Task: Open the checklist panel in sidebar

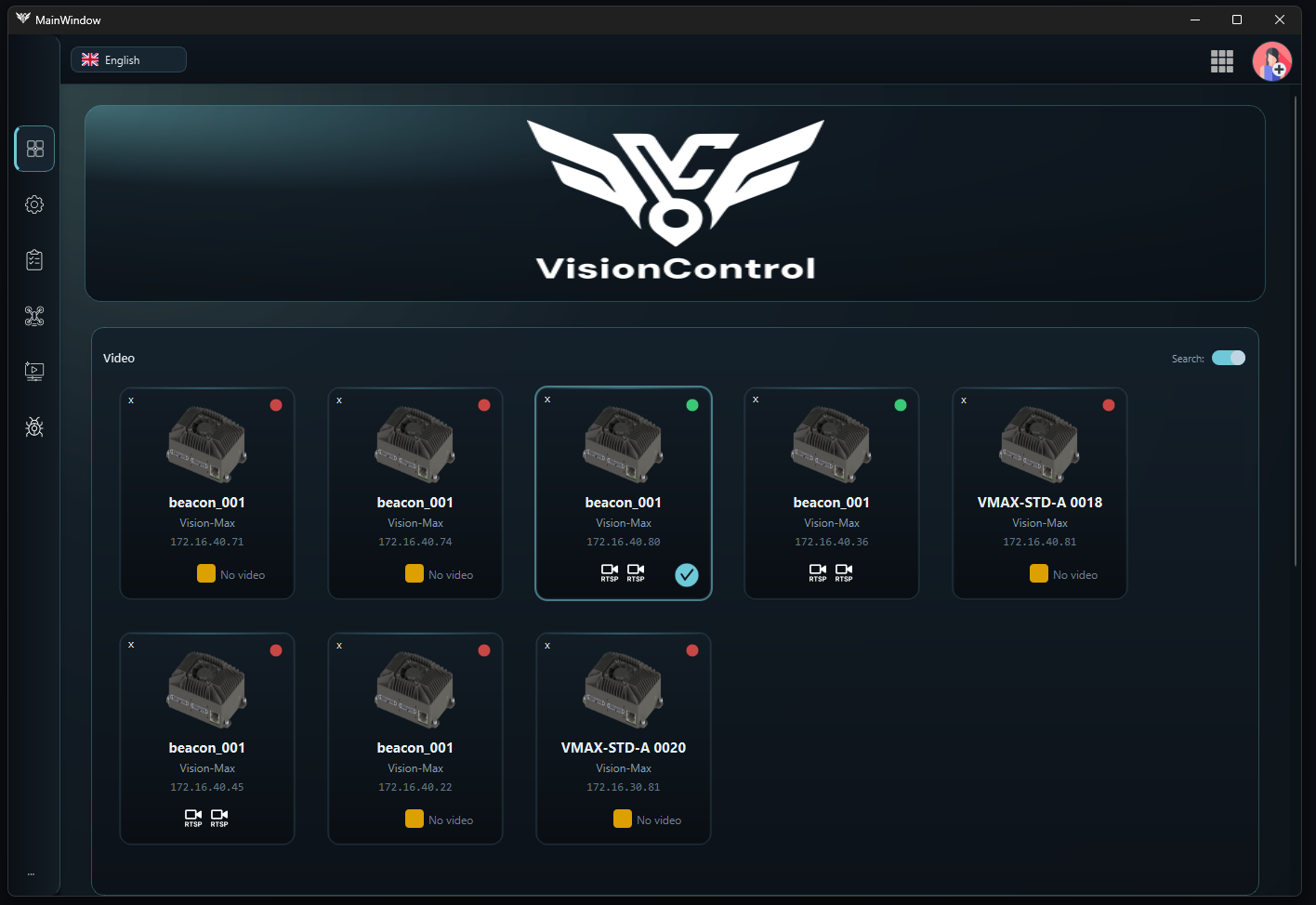Action: pyautogui.click(x=33, y=260)
